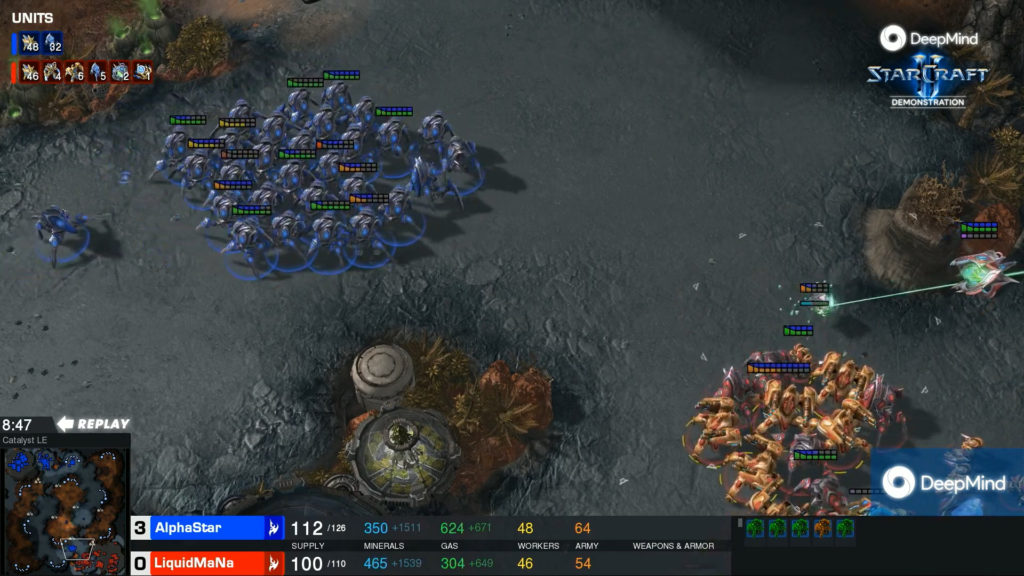
Task: Select LiquidMaNa's unit icon showing 1
Action: [143, 72]
